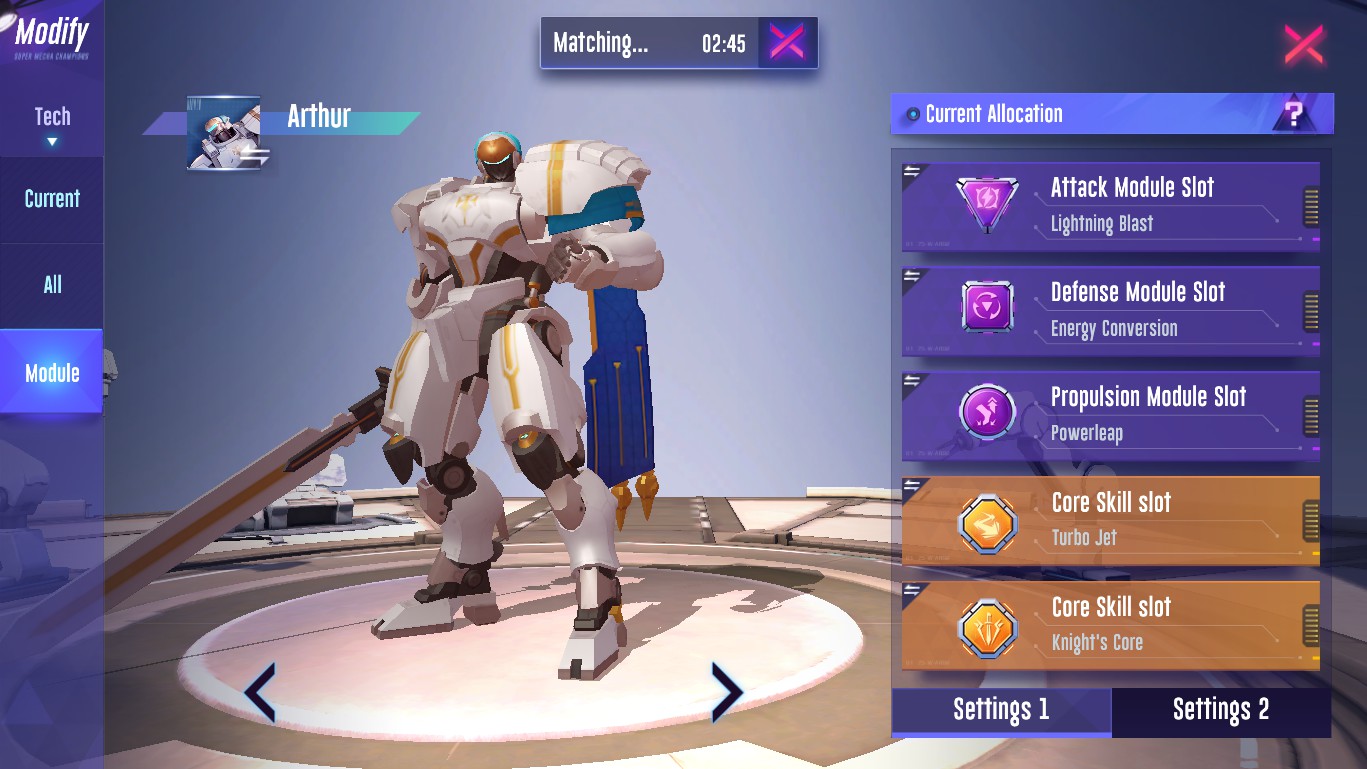Open help for Current Allocation
This screenshot has width=1367, height=769.
point(1294,114)
